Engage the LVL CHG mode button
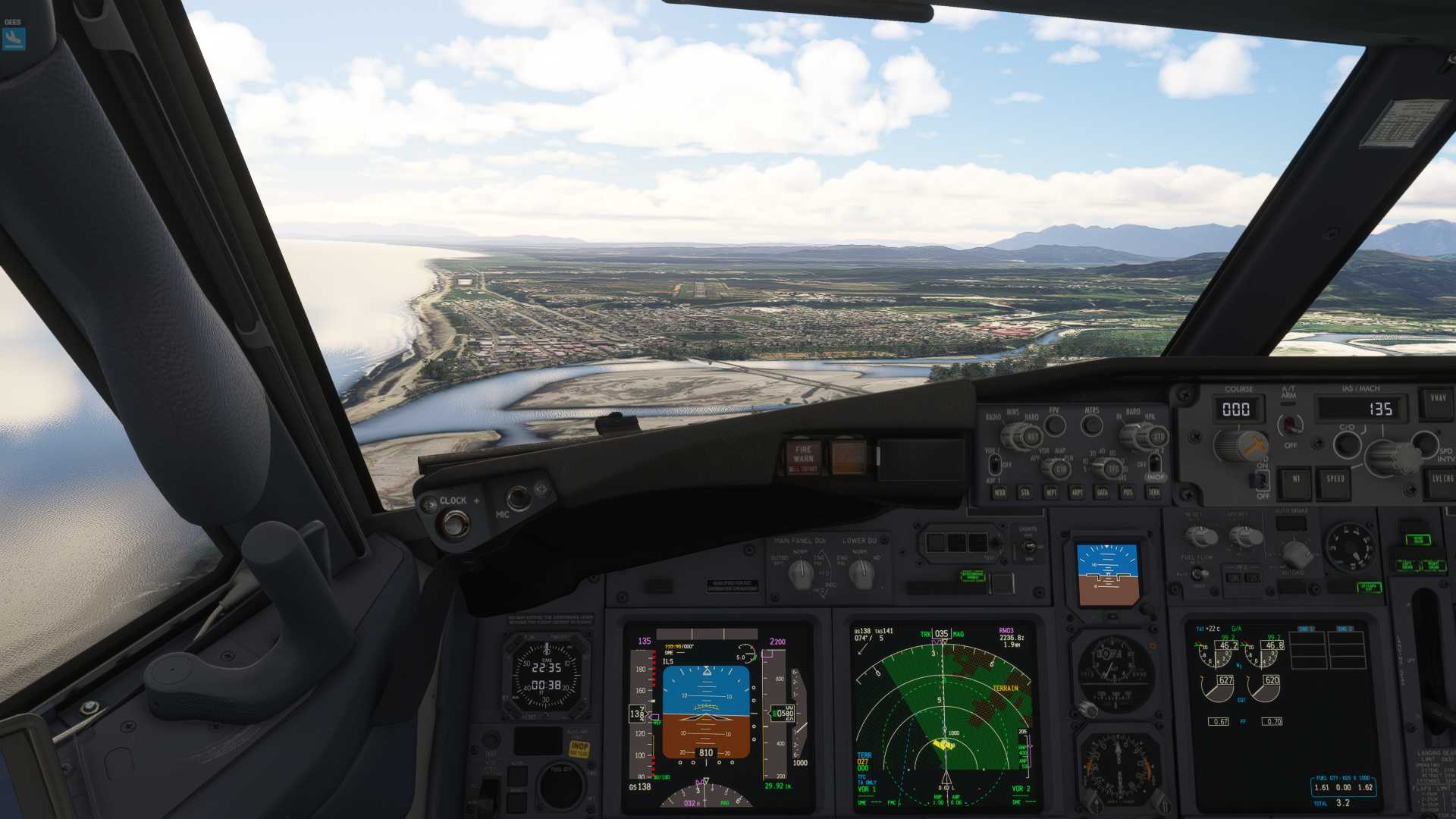Viewport: 1456px width, 819px height. 1442,479
